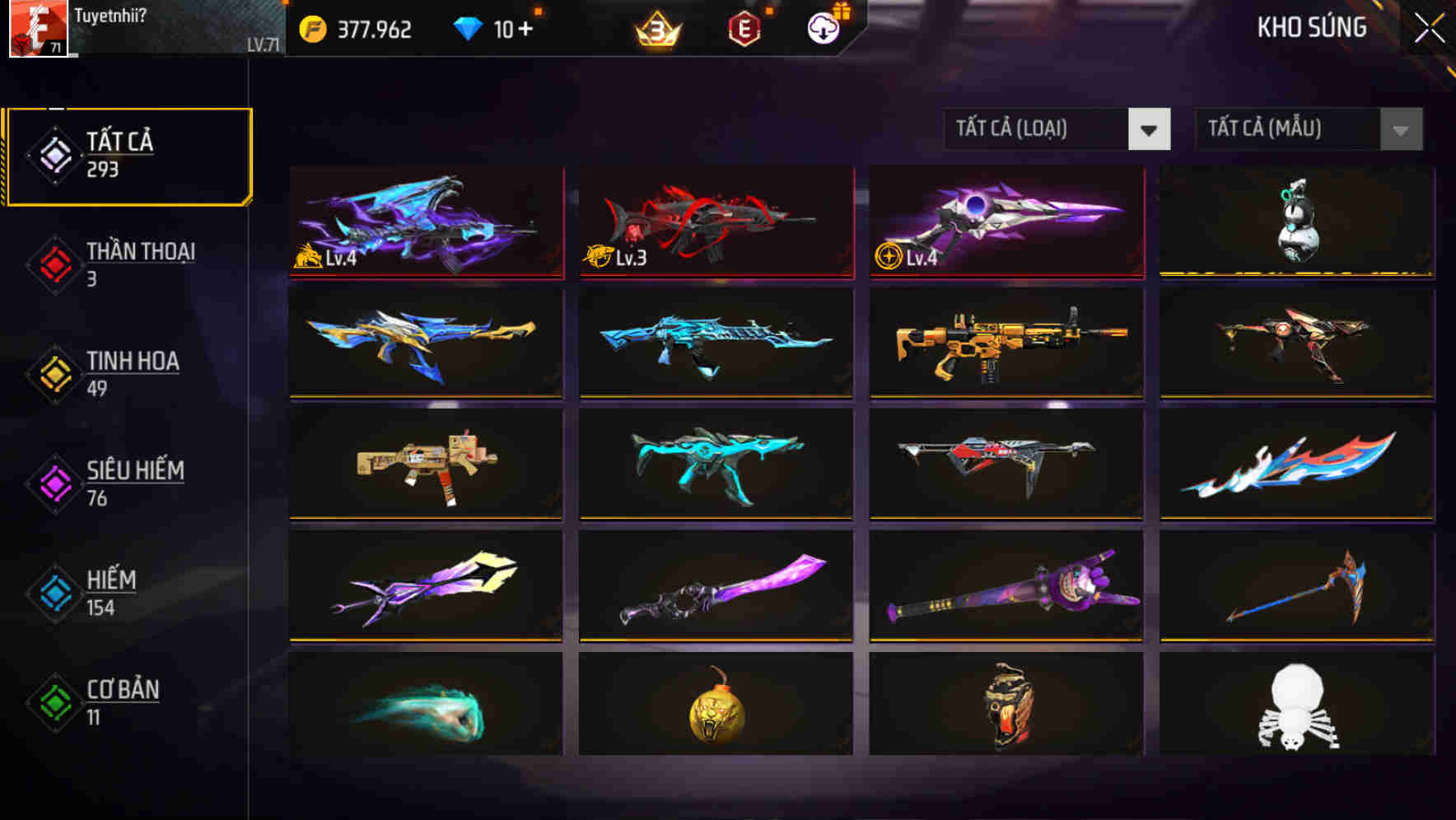Open the cloud download gift icon
The image size is (1456, 820).
coord(823,26)
